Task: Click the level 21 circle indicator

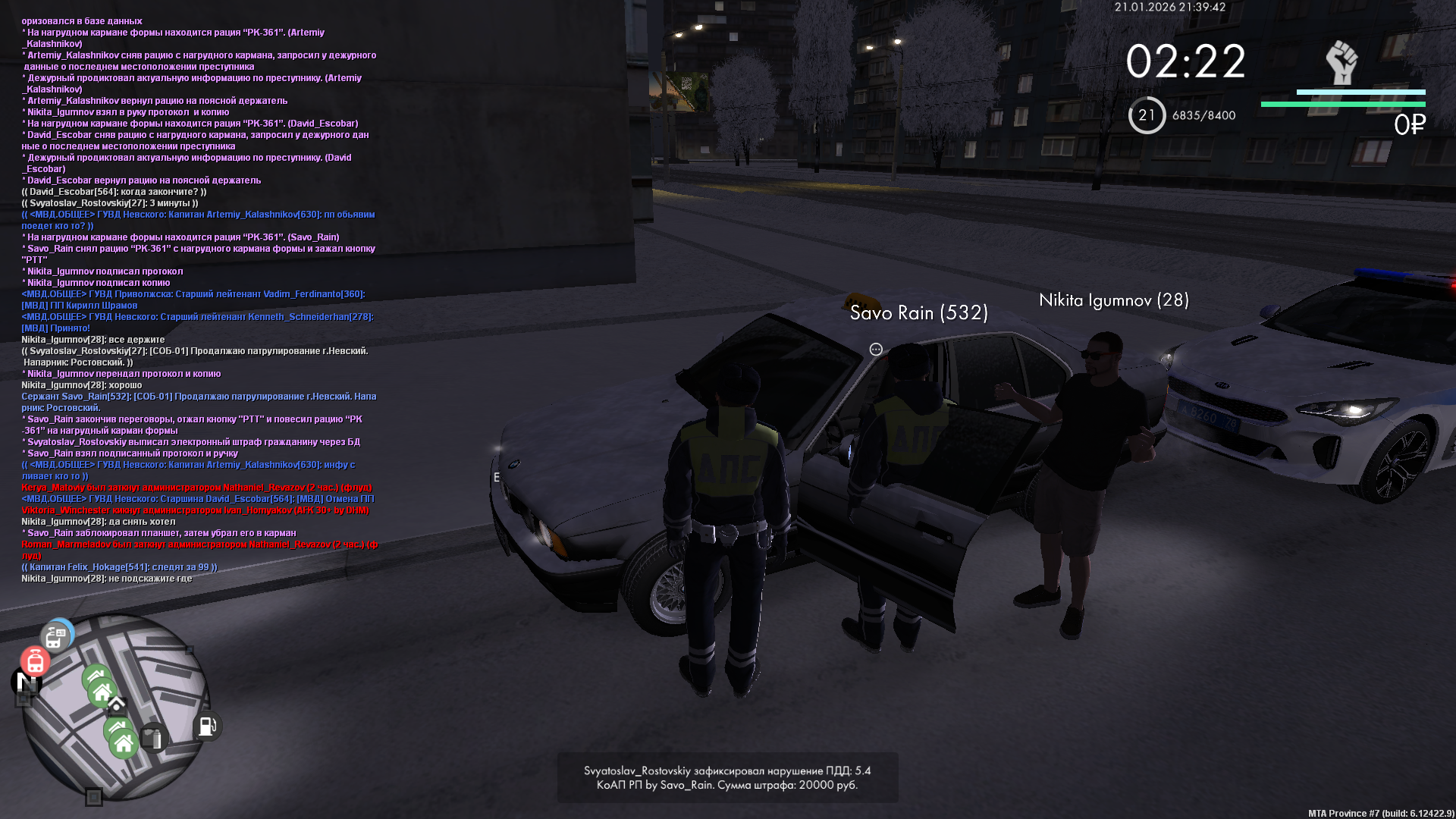Action: coord(1146,115)
